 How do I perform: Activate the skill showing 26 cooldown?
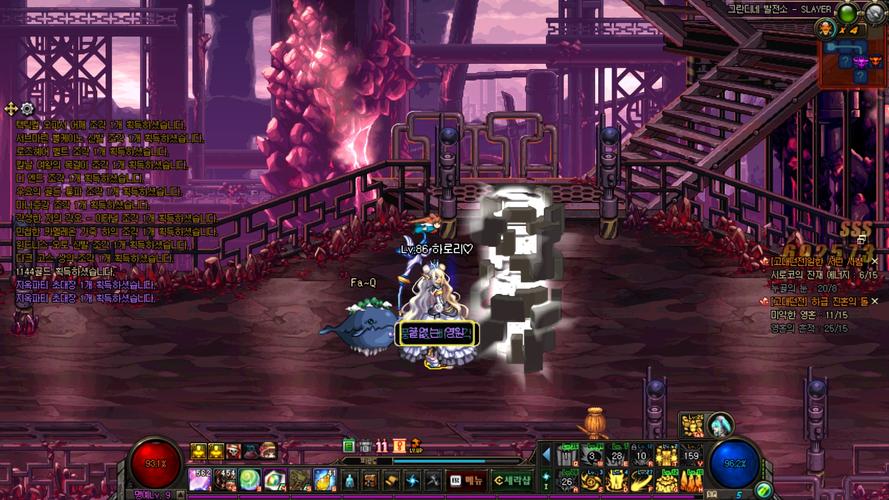pos(568,481)
